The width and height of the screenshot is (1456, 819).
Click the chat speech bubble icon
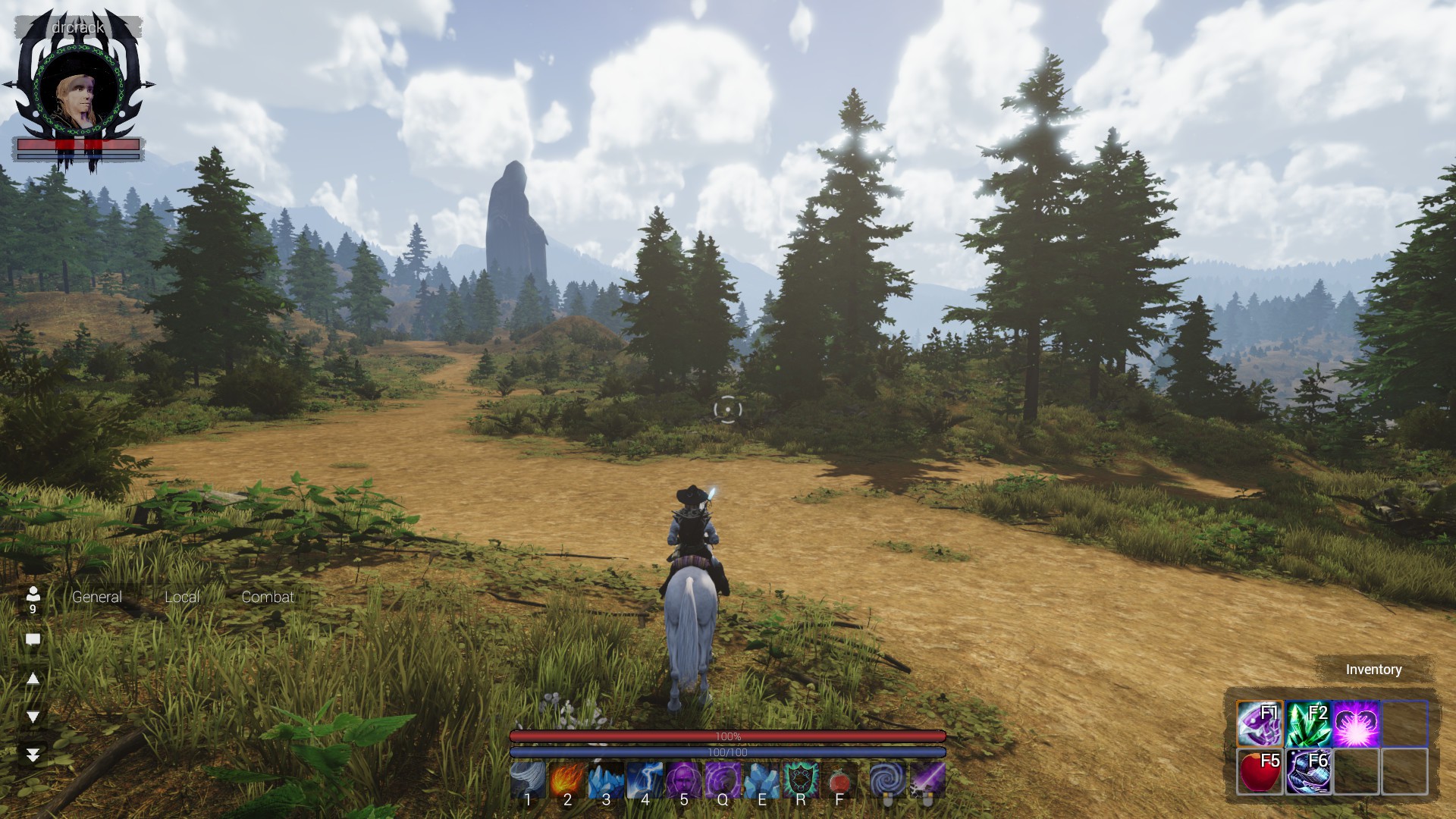(33, 639)
